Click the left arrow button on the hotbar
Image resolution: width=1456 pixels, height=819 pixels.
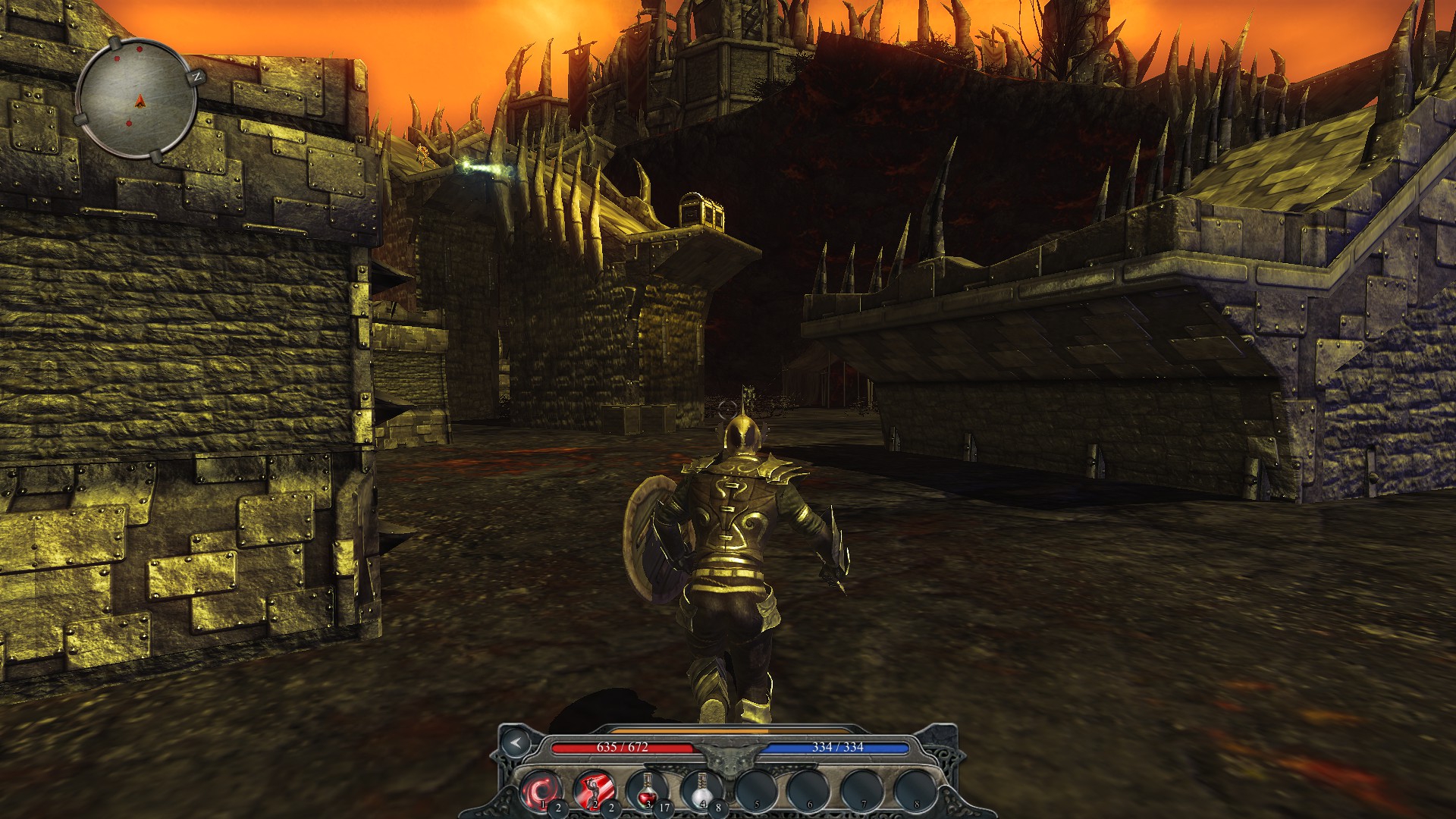516,742
